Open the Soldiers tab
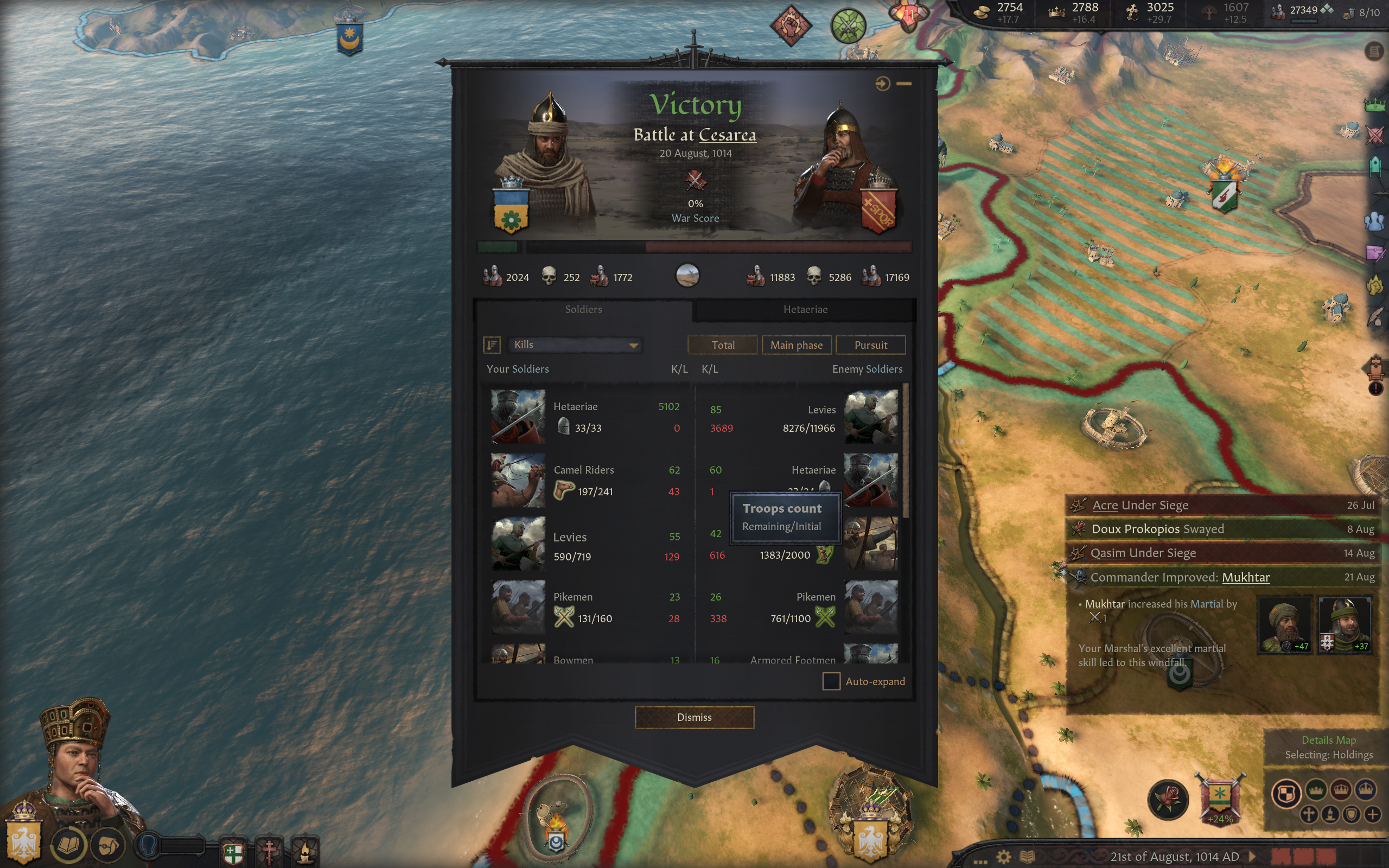Image resolution: width=1389 pixels, height=868 pixels. [583, 309]
